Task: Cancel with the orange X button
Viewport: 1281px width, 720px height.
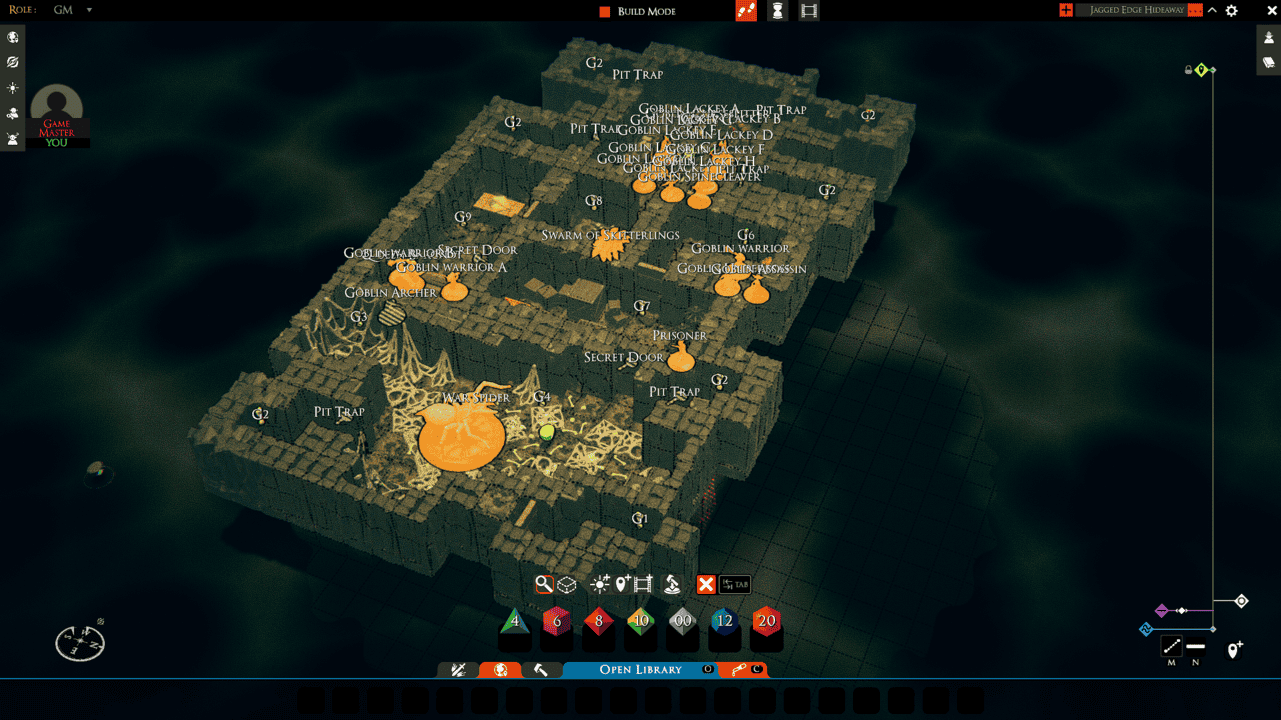Action: coord(708,584)
